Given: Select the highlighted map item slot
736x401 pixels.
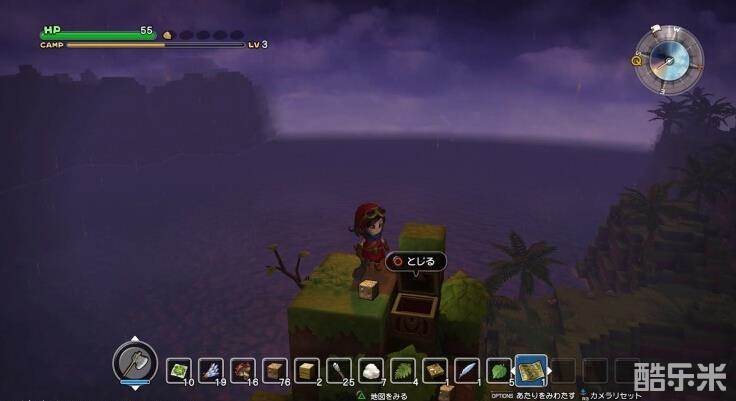Looking at the screenshot, I should 530,370.
